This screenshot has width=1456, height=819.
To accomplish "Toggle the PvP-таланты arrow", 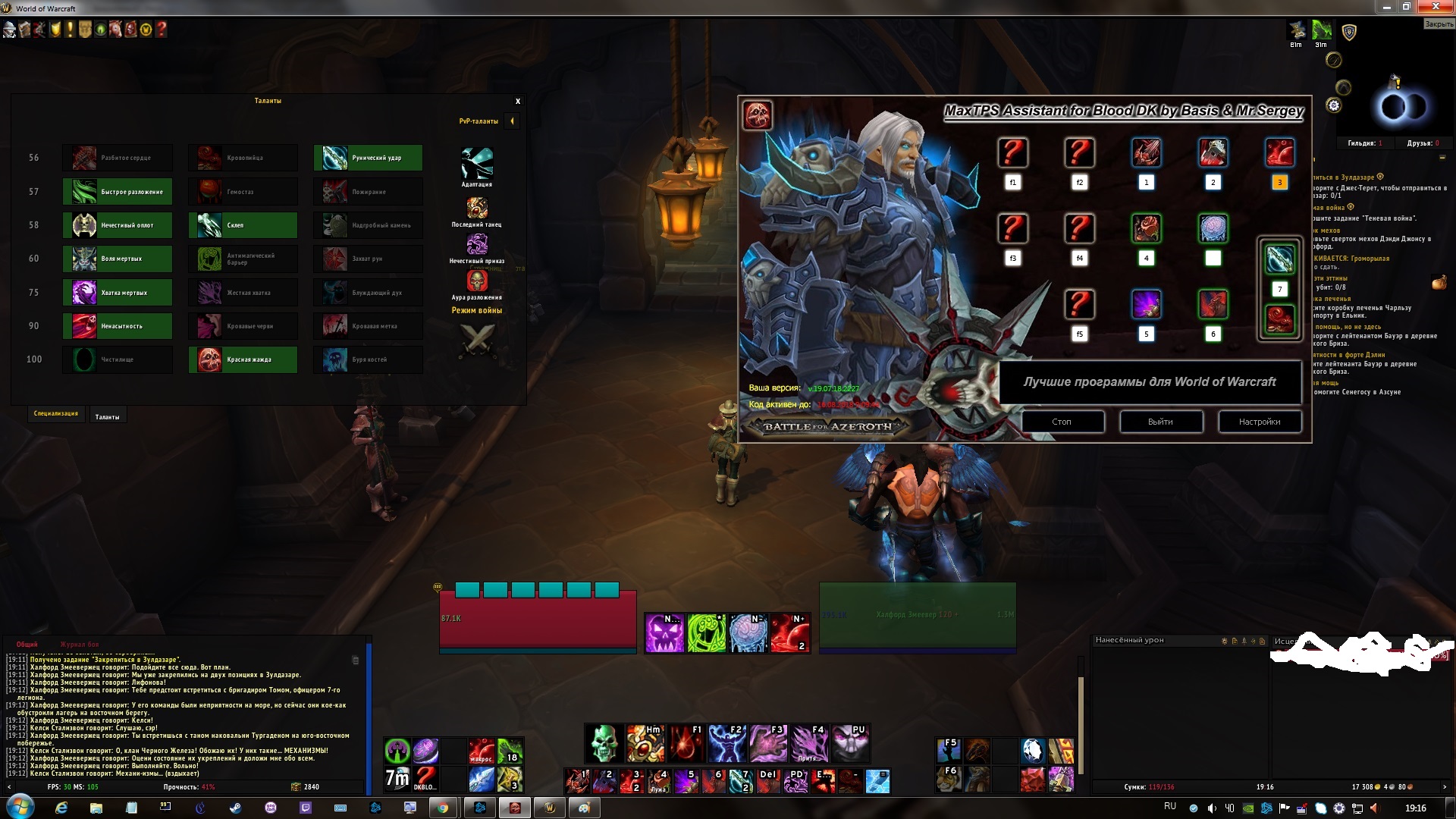I will (513, 121).
